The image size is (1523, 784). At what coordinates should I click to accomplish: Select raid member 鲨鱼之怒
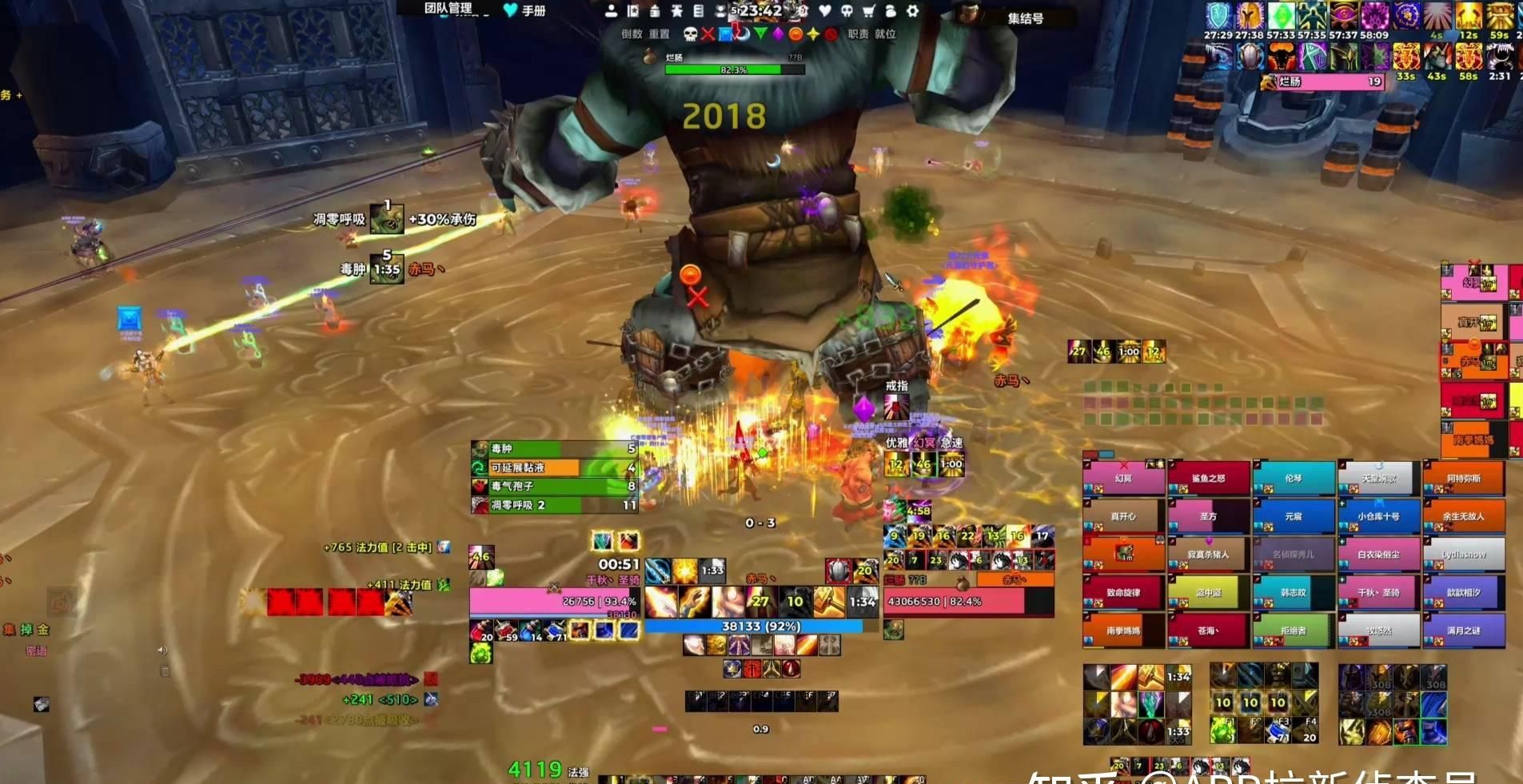[x=1208, y=479]
